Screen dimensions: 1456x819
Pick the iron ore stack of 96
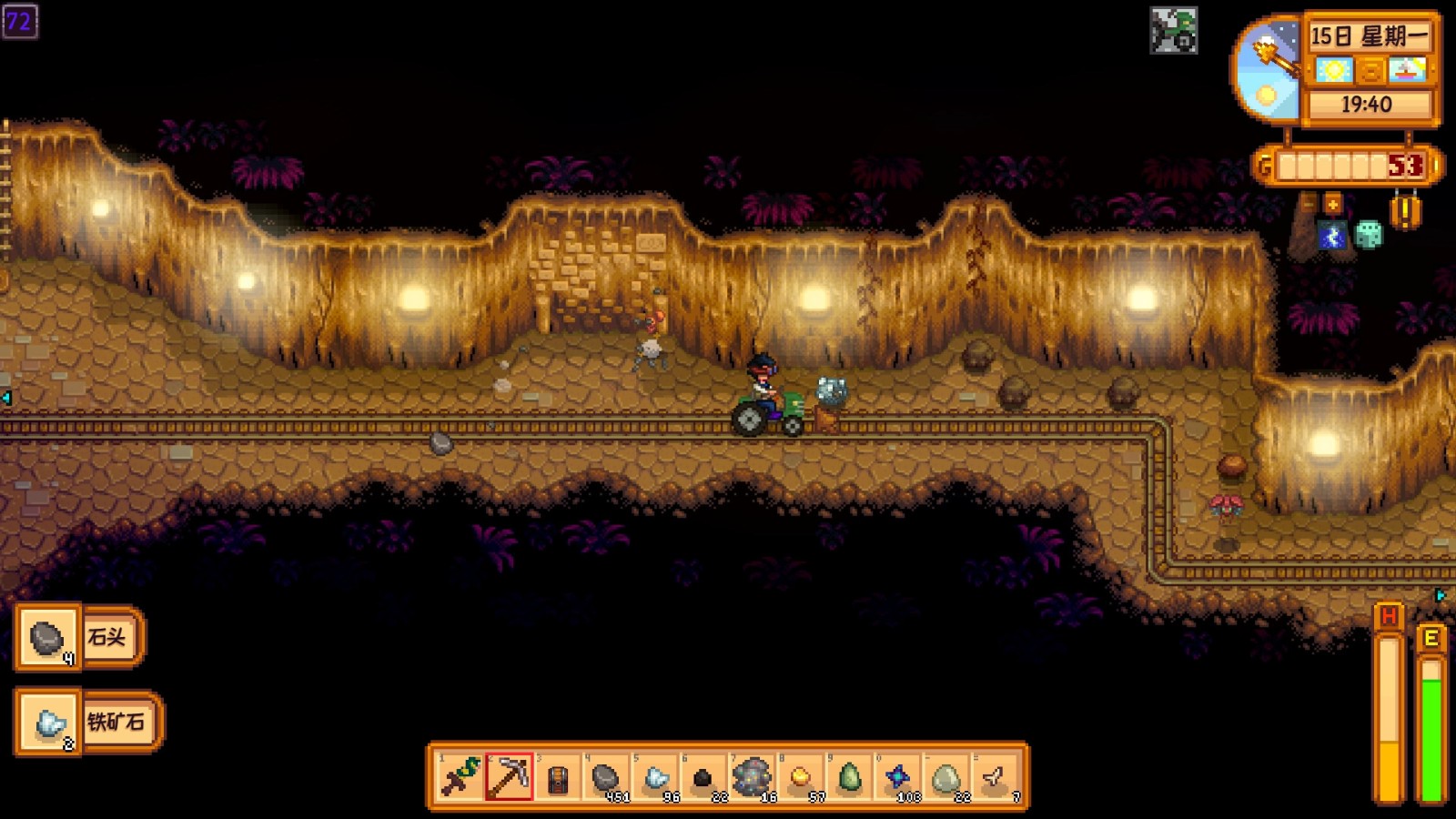click(x=655, y=778)
